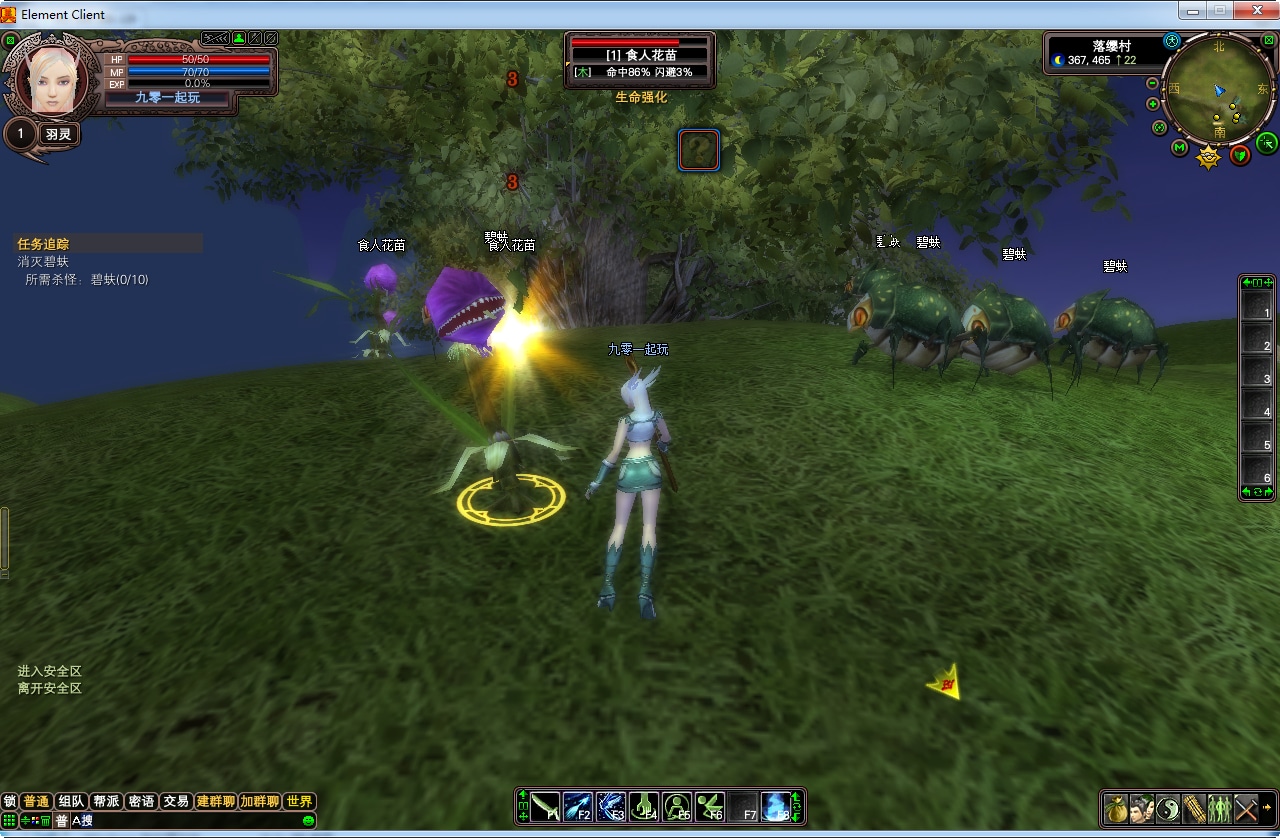The image size is (1280, 838).
Task: Switch to the 普通 chat channel tab
Action: 36,802
